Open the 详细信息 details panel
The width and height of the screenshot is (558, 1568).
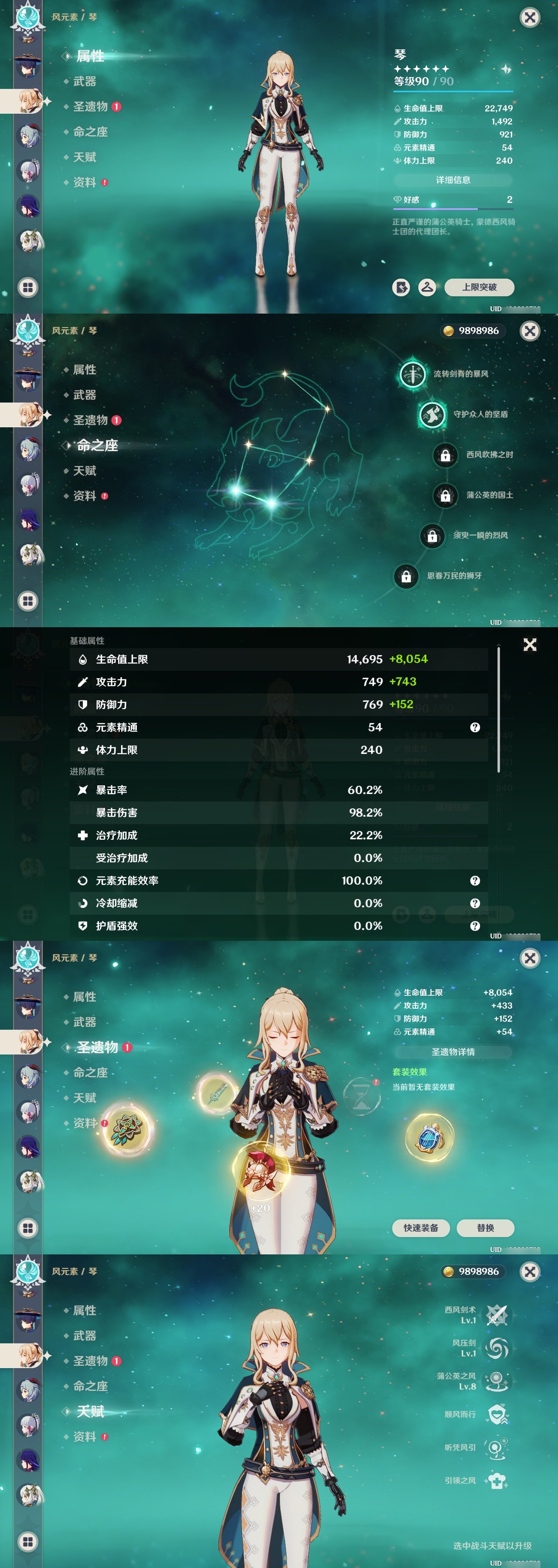click(454, 180)
